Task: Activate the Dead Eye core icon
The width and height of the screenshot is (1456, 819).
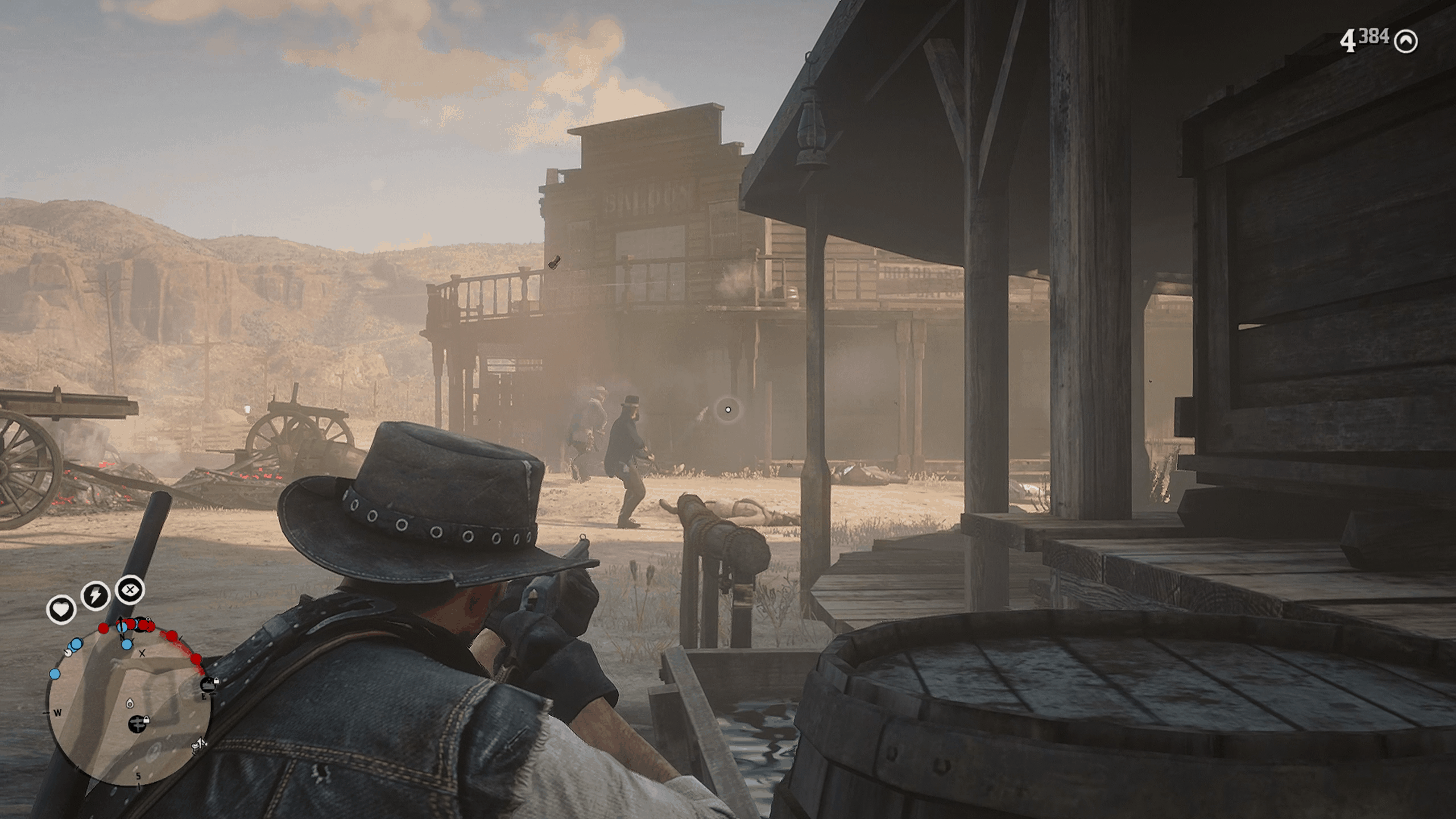Action: (130, 590)
